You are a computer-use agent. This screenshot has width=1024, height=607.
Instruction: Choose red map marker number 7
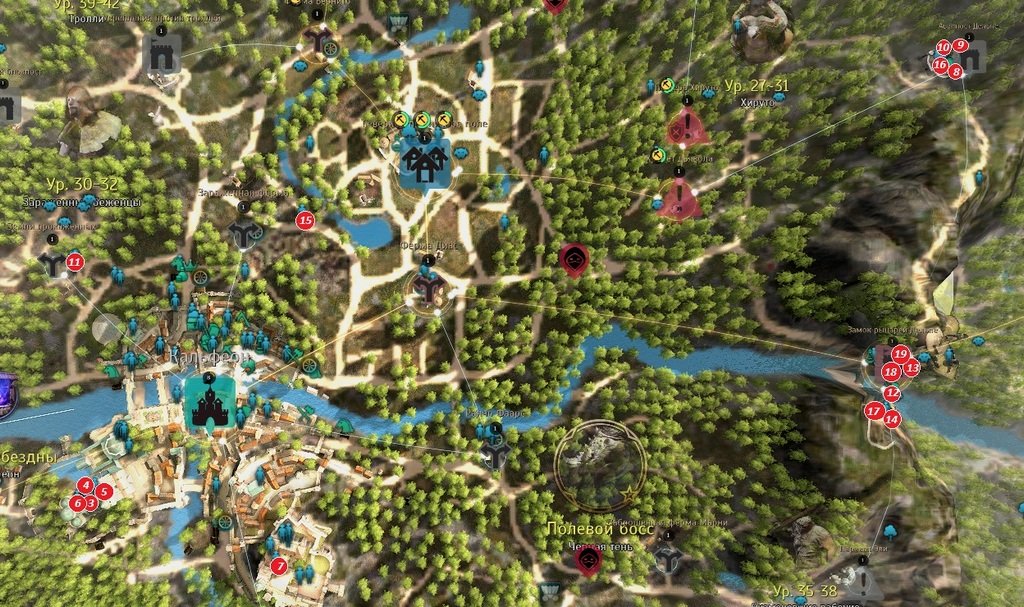click(279, 566)
